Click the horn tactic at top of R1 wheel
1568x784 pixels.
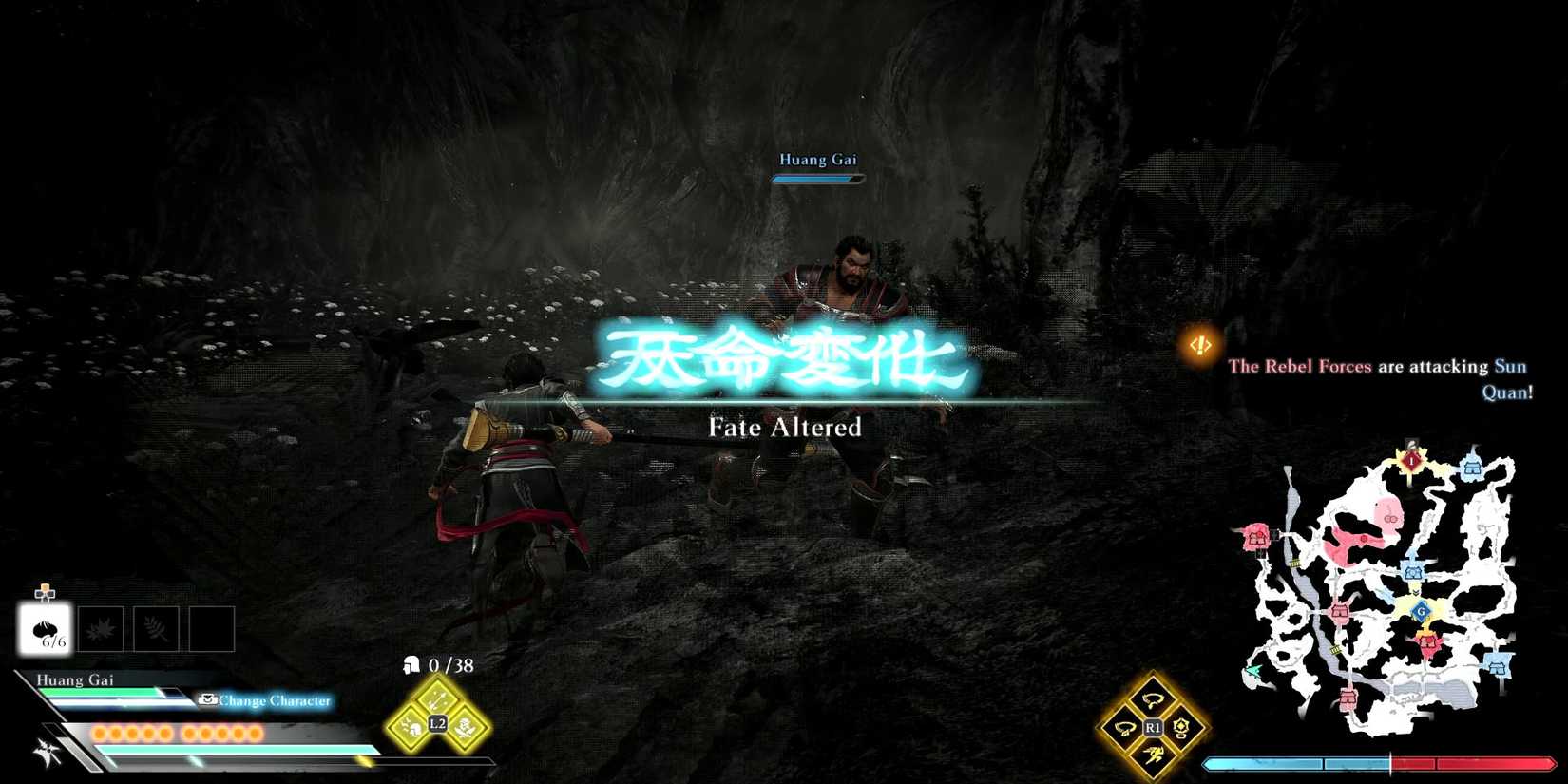pos(1153,700)
